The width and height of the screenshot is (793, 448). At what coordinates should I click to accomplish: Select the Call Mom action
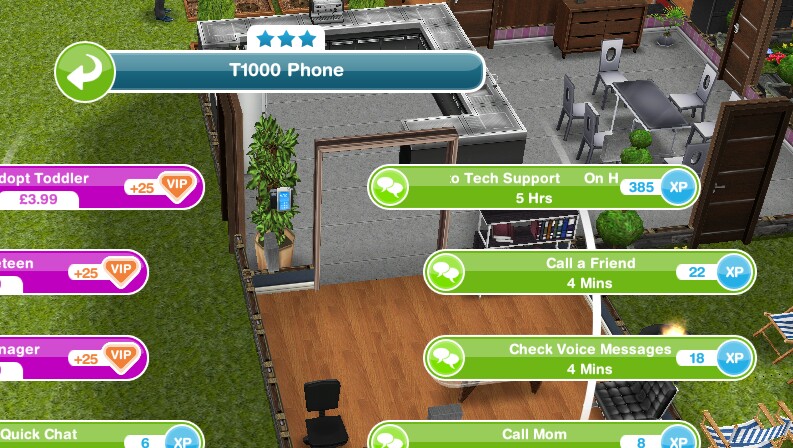[533, 436]
